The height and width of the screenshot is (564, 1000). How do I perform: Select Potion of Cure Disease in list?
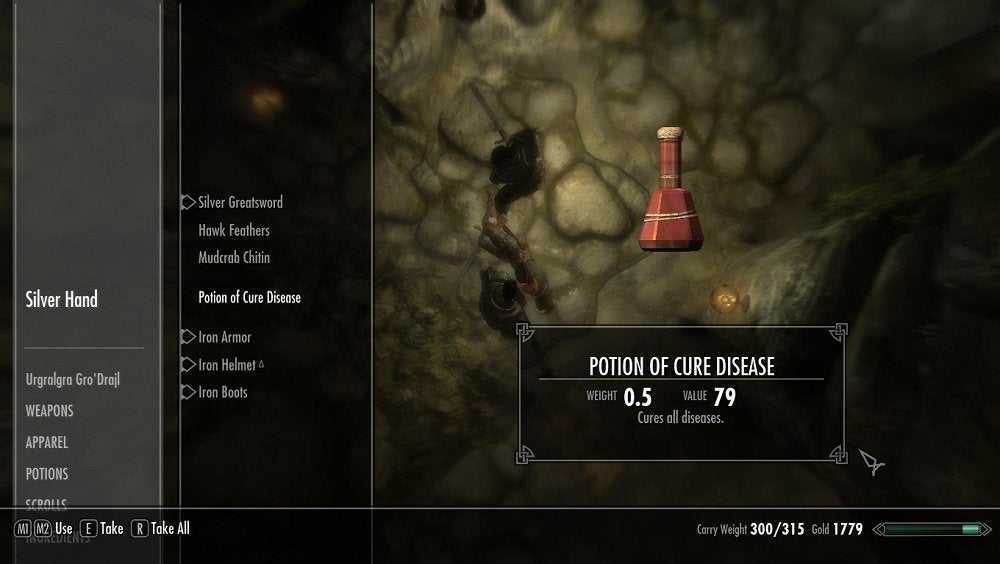pos(249,297)
